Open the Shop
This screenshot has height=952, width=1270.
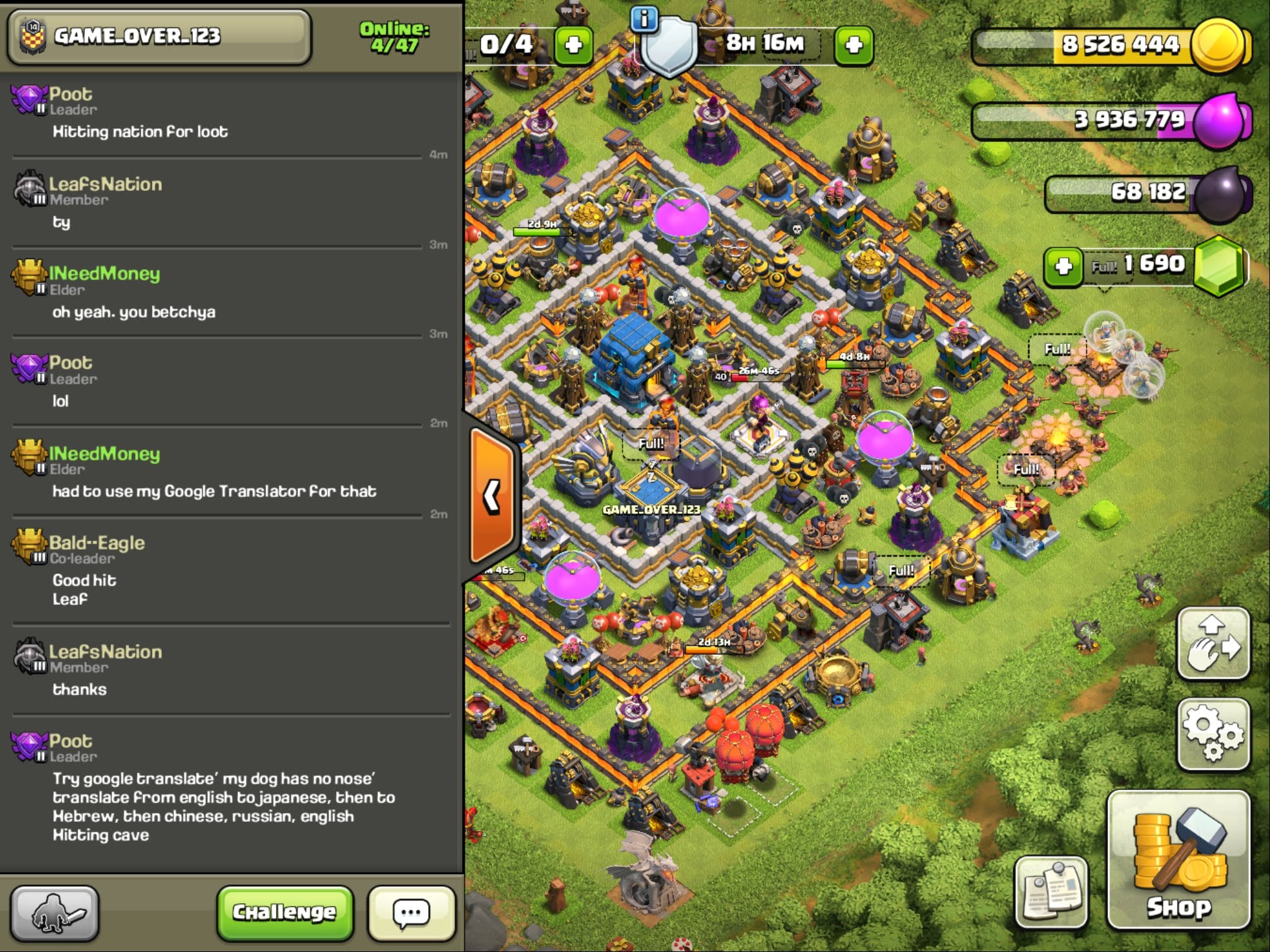(x=1178, y=860)
